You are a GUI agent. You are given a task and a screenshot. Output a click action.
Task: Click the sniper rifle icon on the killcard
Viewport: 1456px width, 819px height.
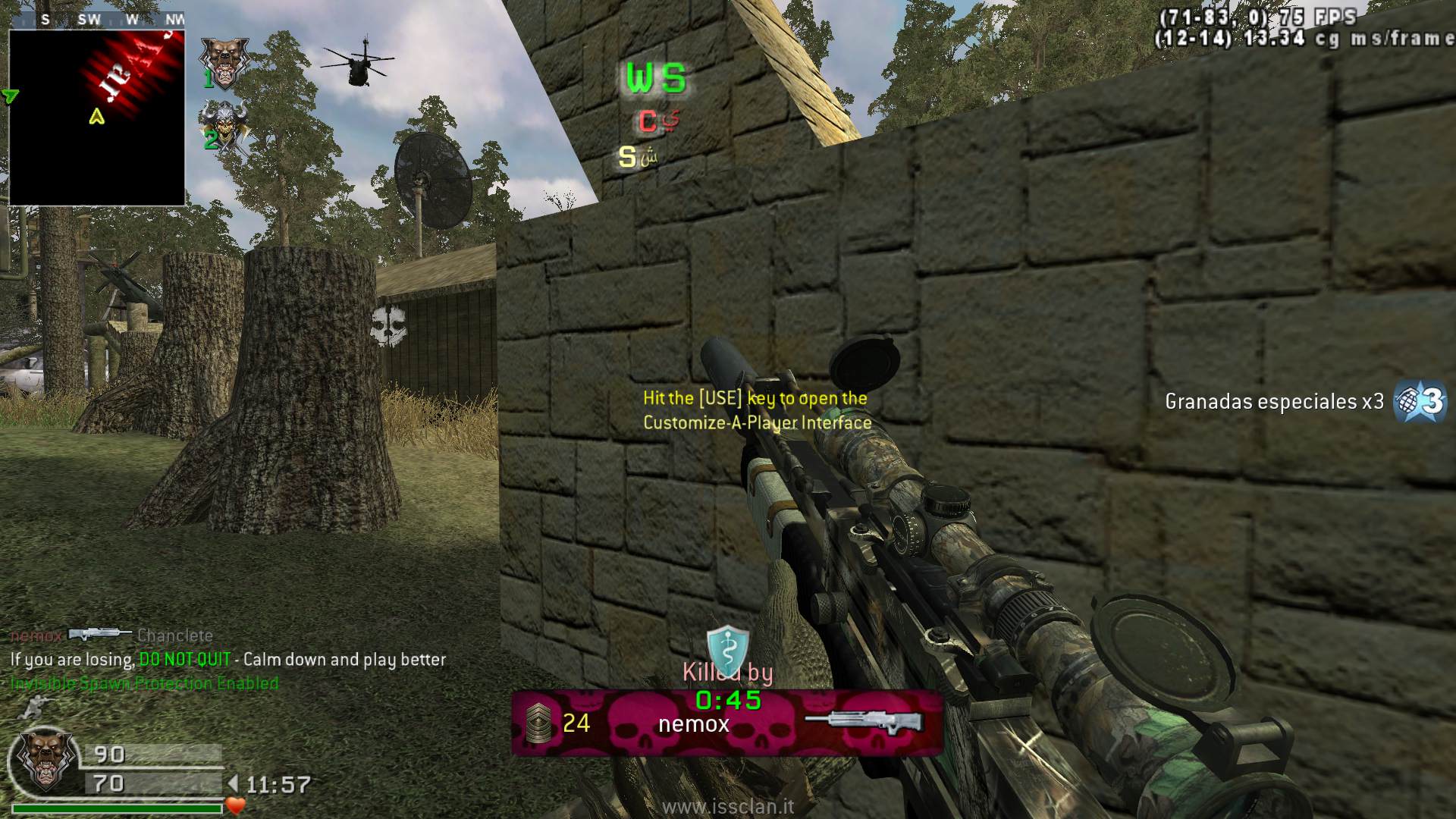click(x=863, y=723)
